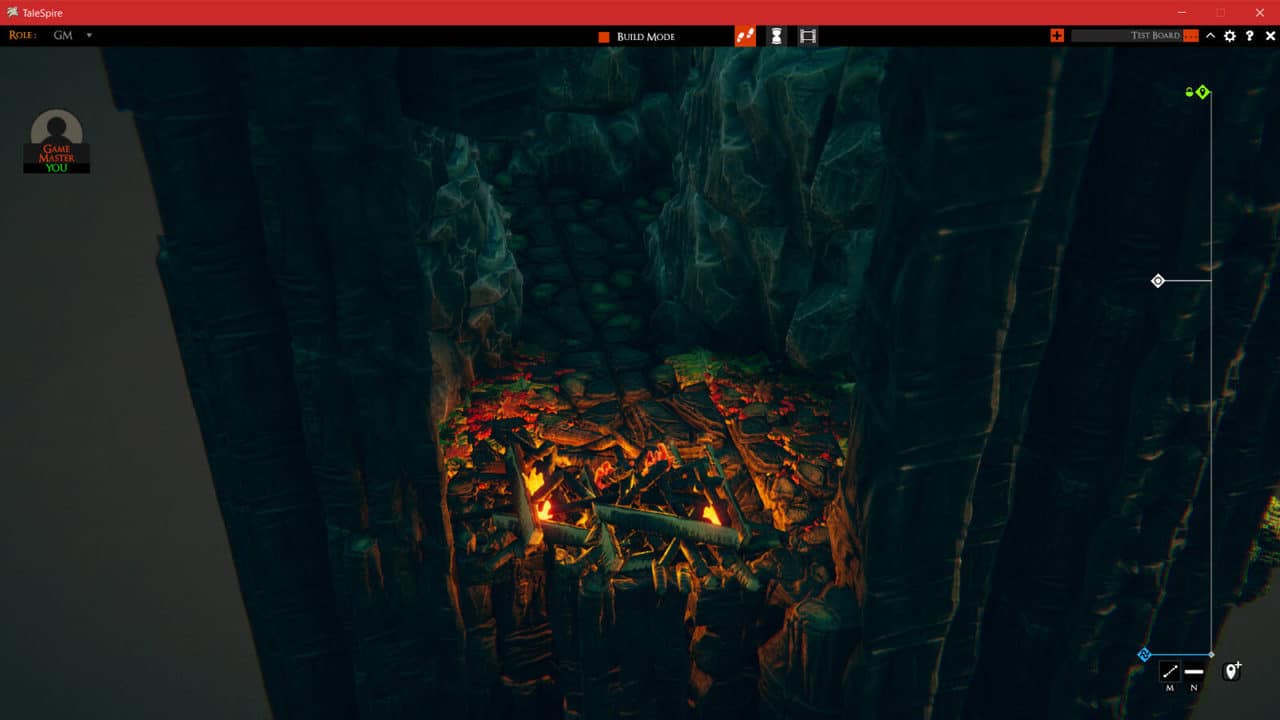Open settings with the gear icon
Viewport: 1280px width, 720px height.
pyautogui.click(x=1230, y=36)
